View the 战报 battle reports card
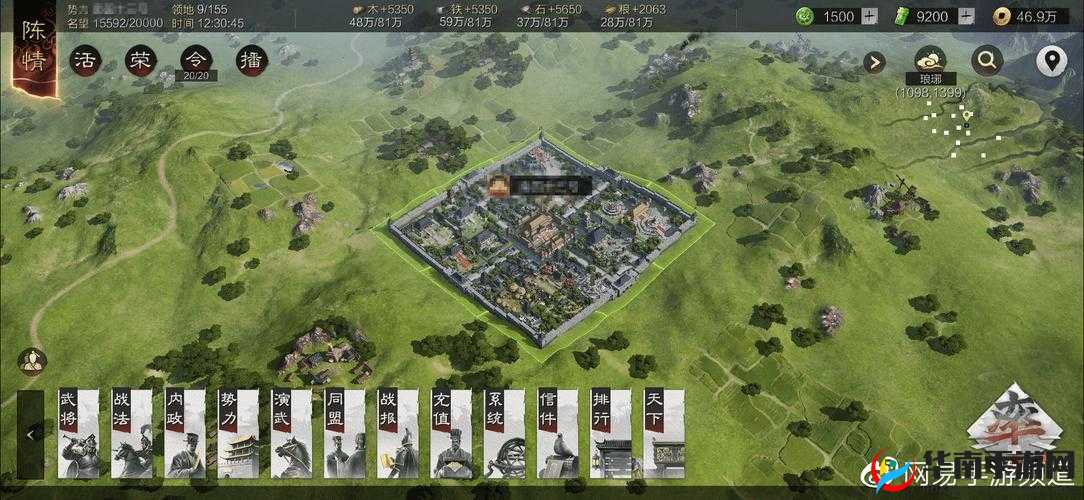1084x500 pixels. (398, 432)
